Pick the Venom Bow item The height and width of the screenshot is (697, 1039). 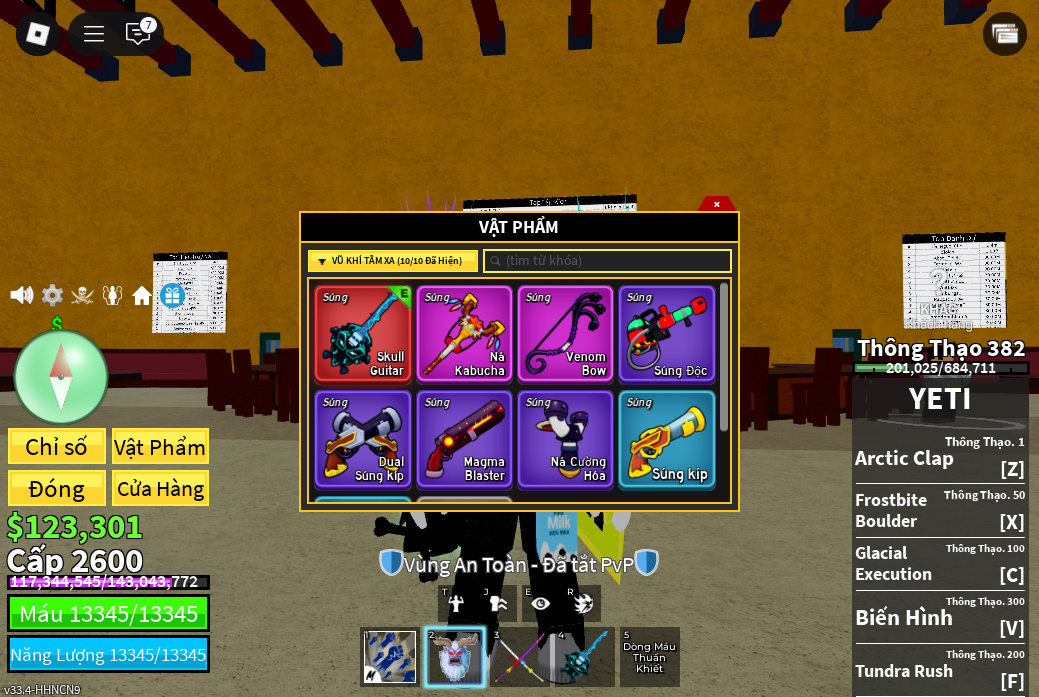[565, 334]
